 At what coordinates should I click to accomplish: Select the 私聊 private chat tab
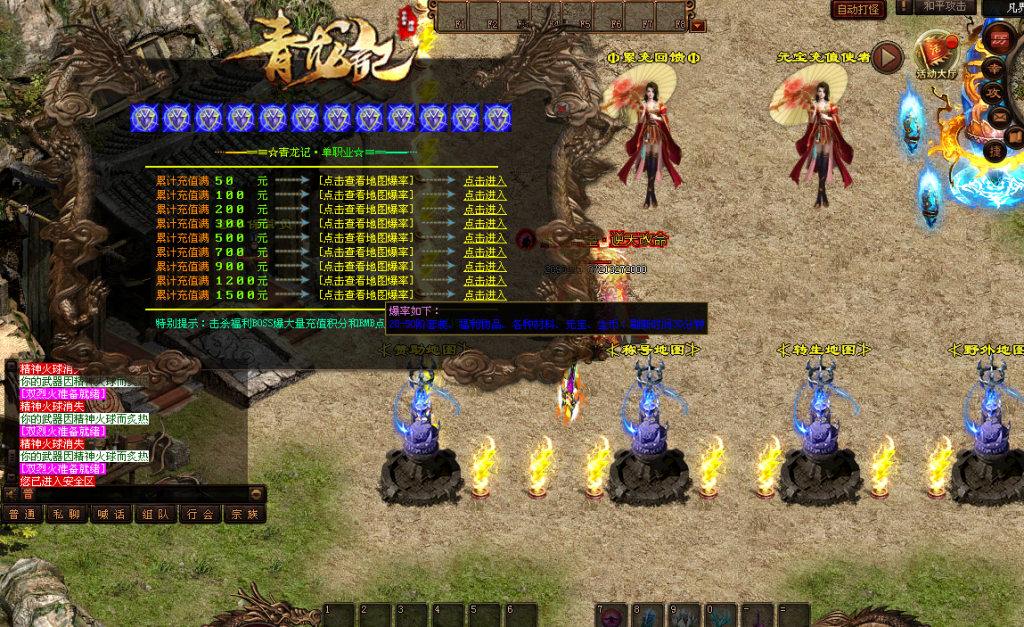[67, 514]
